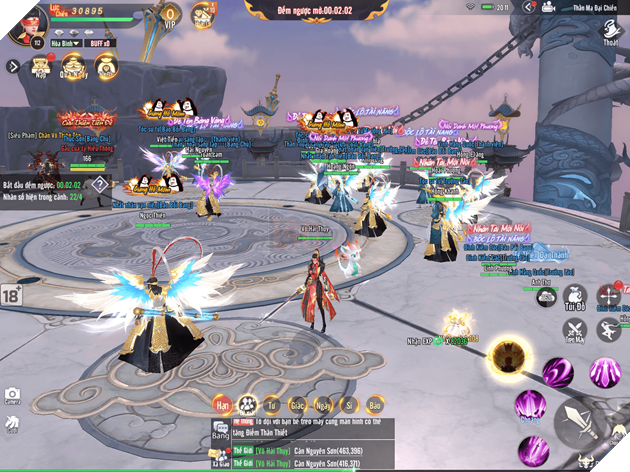This screenshot has width=630, height=472.
Task: Select the Tu chat shortcut
Action: [x=271, y=405]
